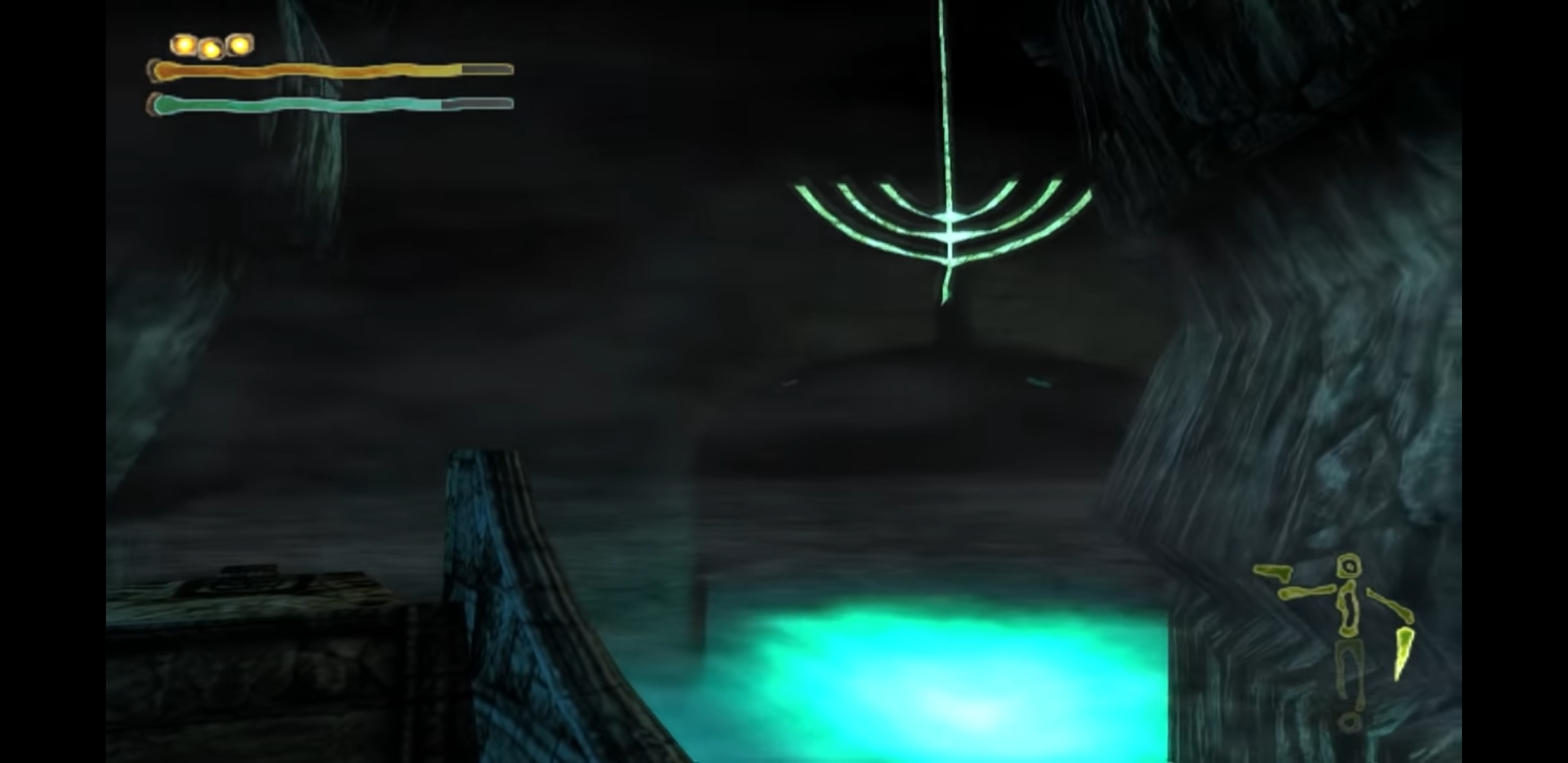The height and width of the screenshot is (763, 1568).
Task: Toggle the glowing orb cluster visibility
Action: (x=210, y=45)
